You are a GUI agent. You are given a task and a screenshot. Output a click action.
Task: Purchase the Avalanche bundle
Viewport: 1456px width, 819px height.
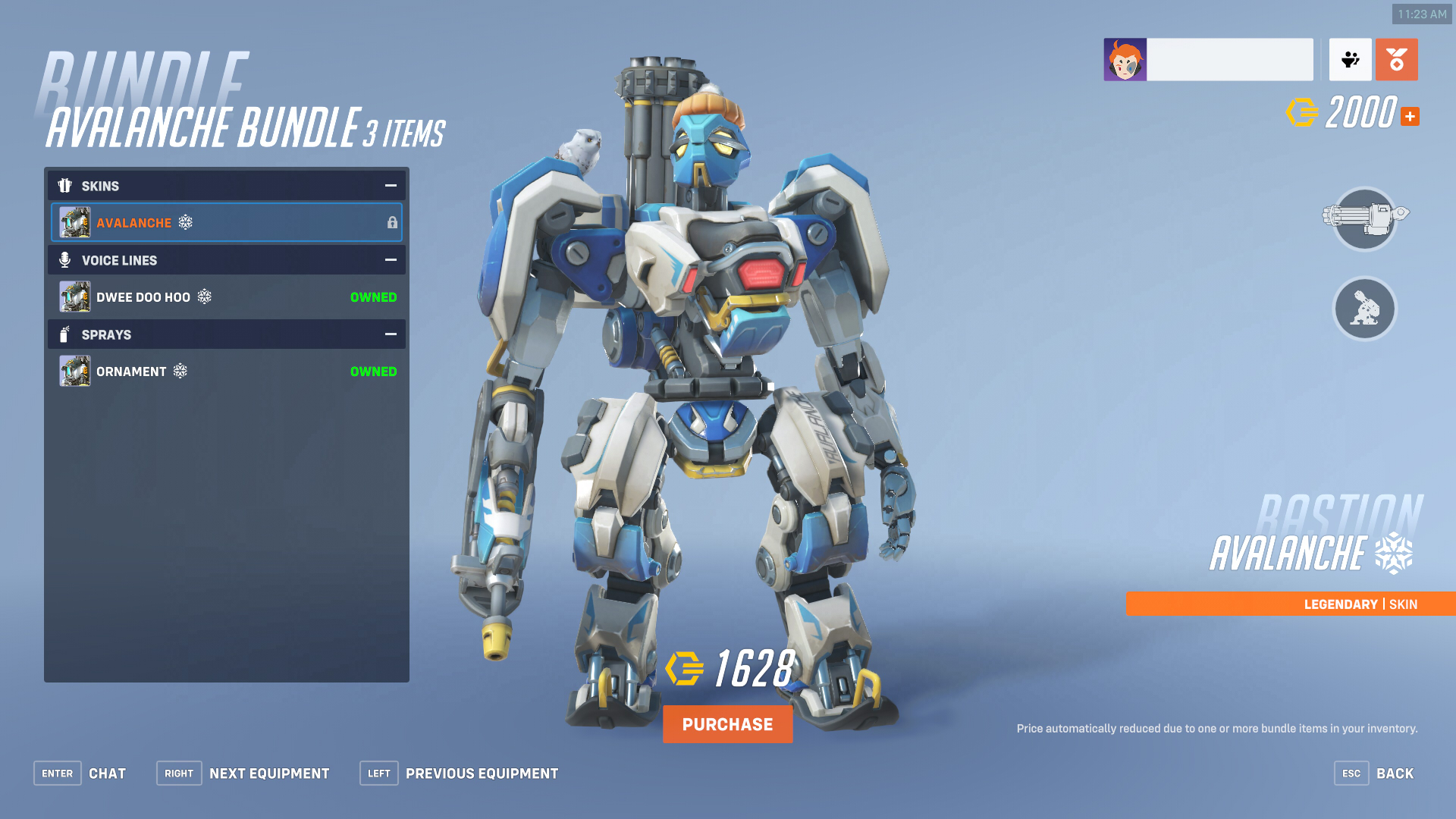(x=727, y=723)
